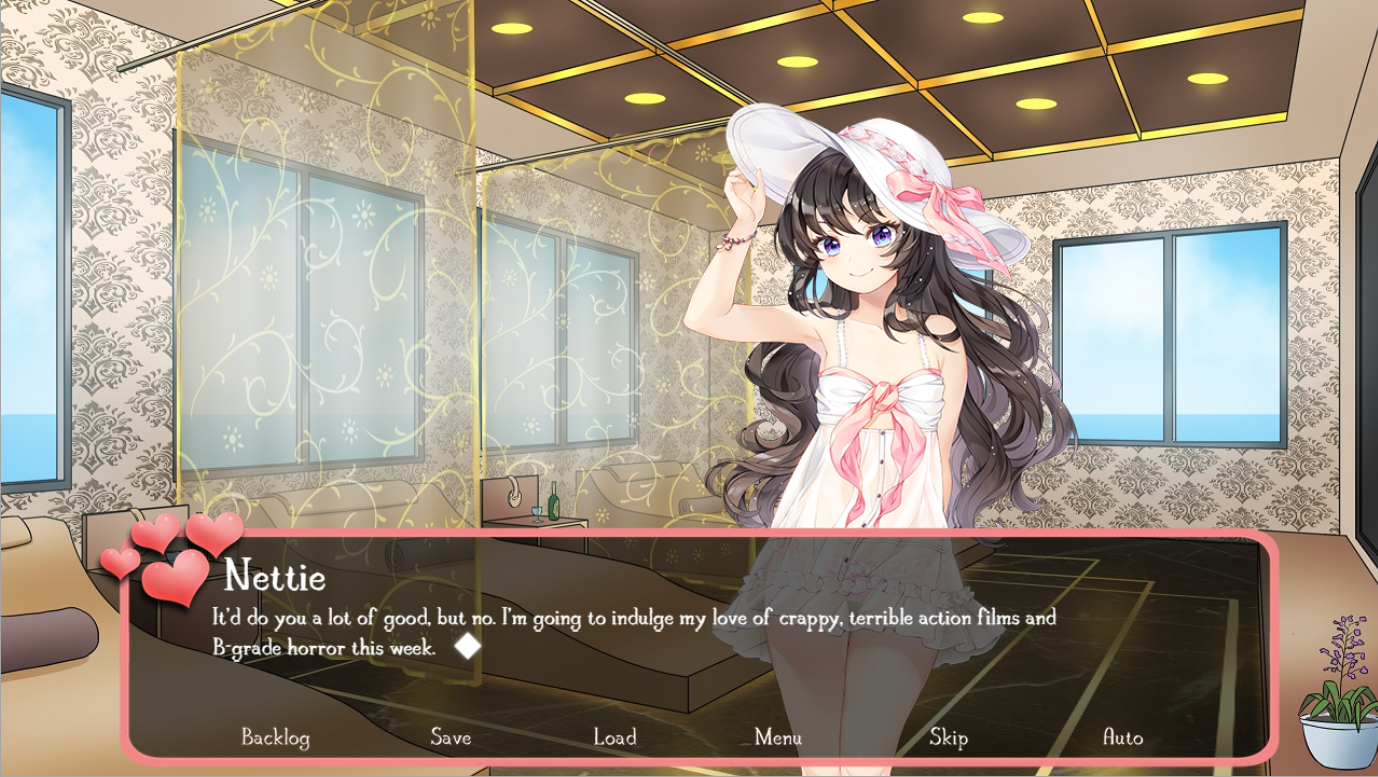This screenshot has width=1378, height=777.
Task: Click the white diamond continue indicator
Action: pyautogui.click(x=467, y=647)
